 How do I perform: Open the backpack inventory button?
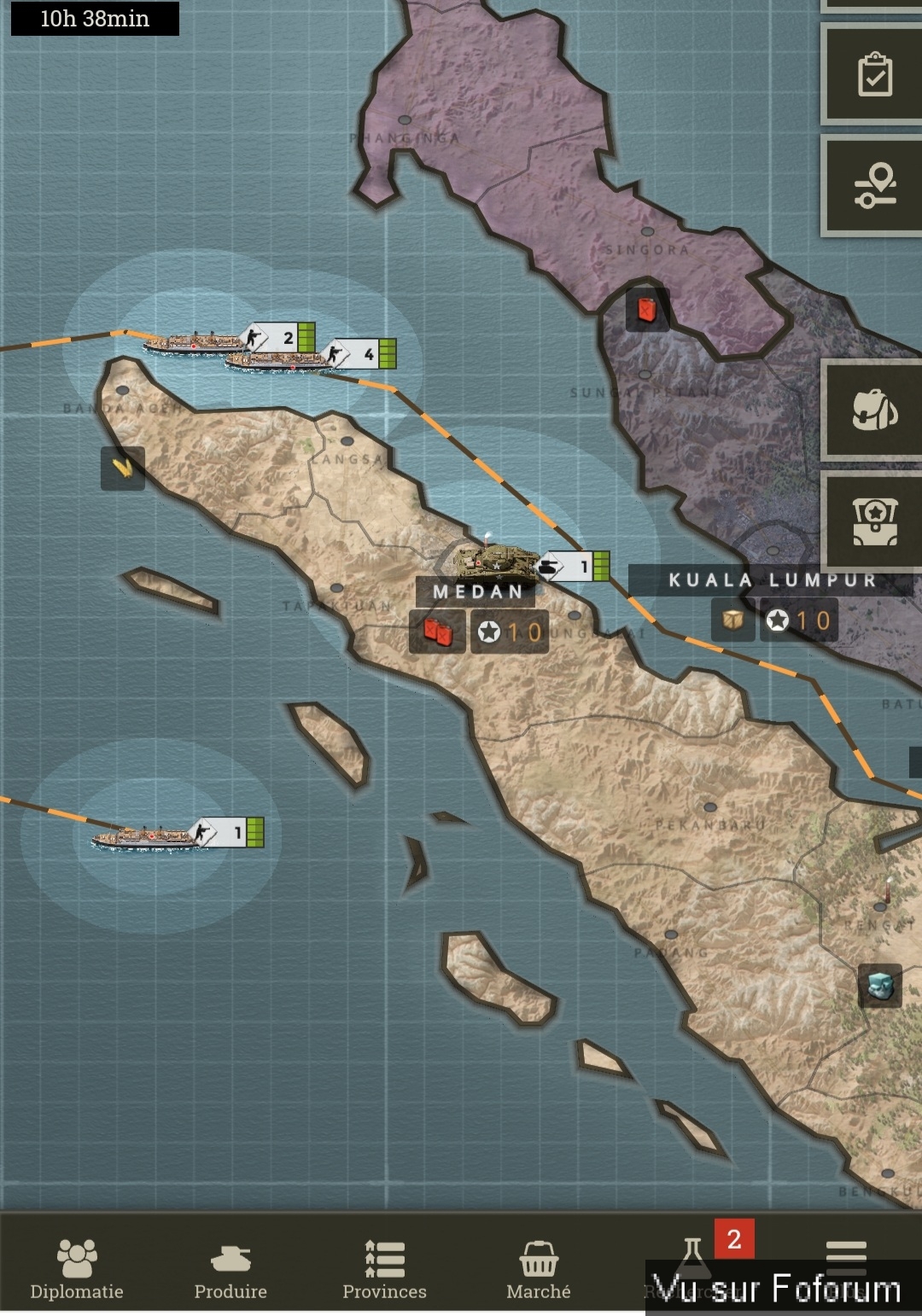pos(874,411)
